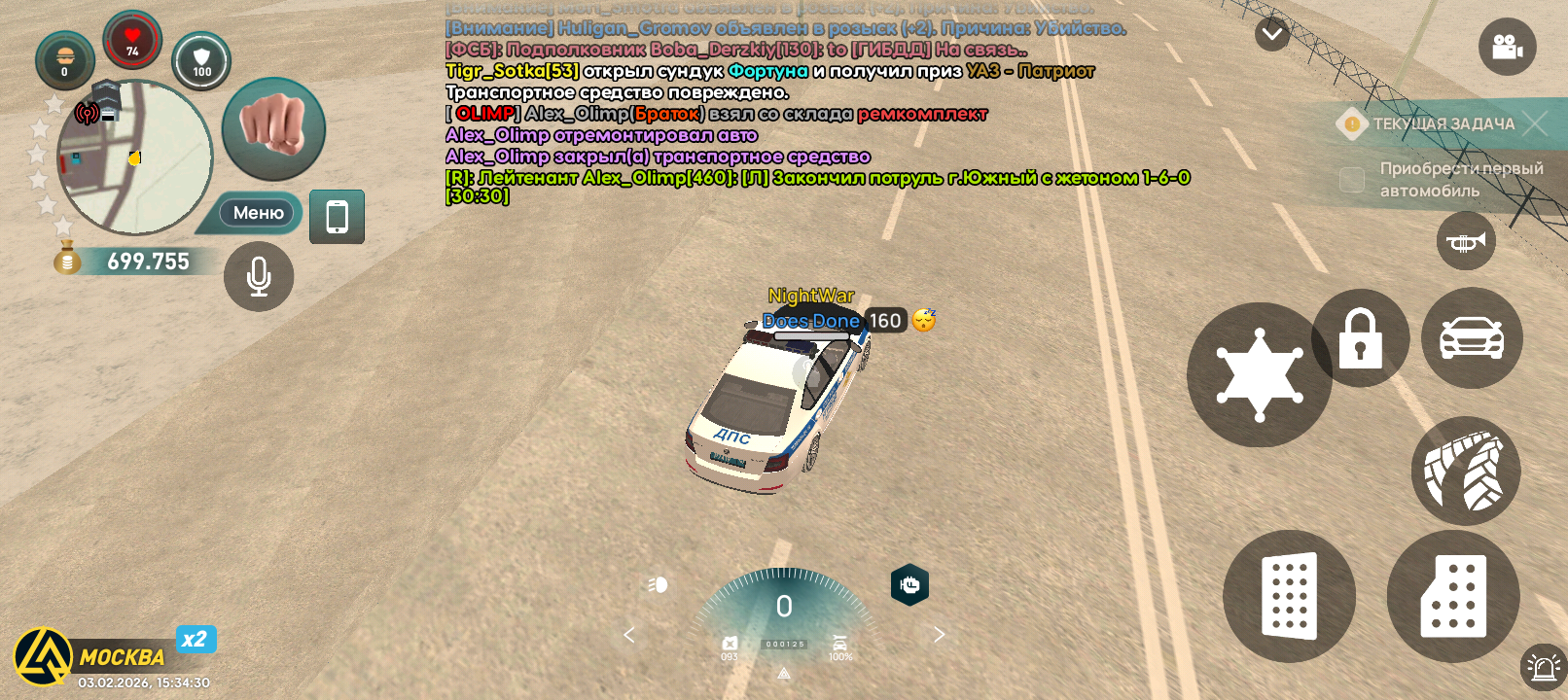Toggle the microphone voice chat button
The width and height of the screenshot is (1568, 700).
(259, 277)
